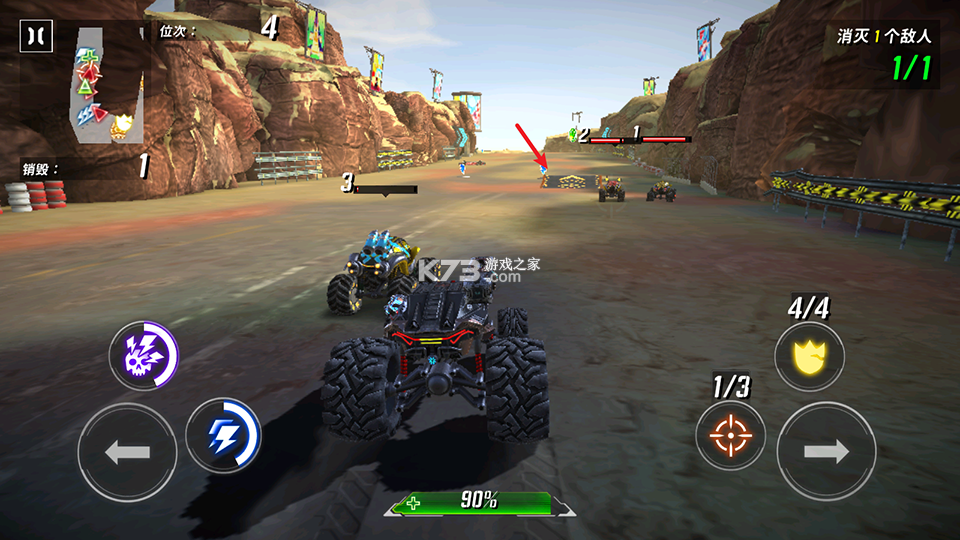Use the yellow shield ability

[x=809, y=357]
